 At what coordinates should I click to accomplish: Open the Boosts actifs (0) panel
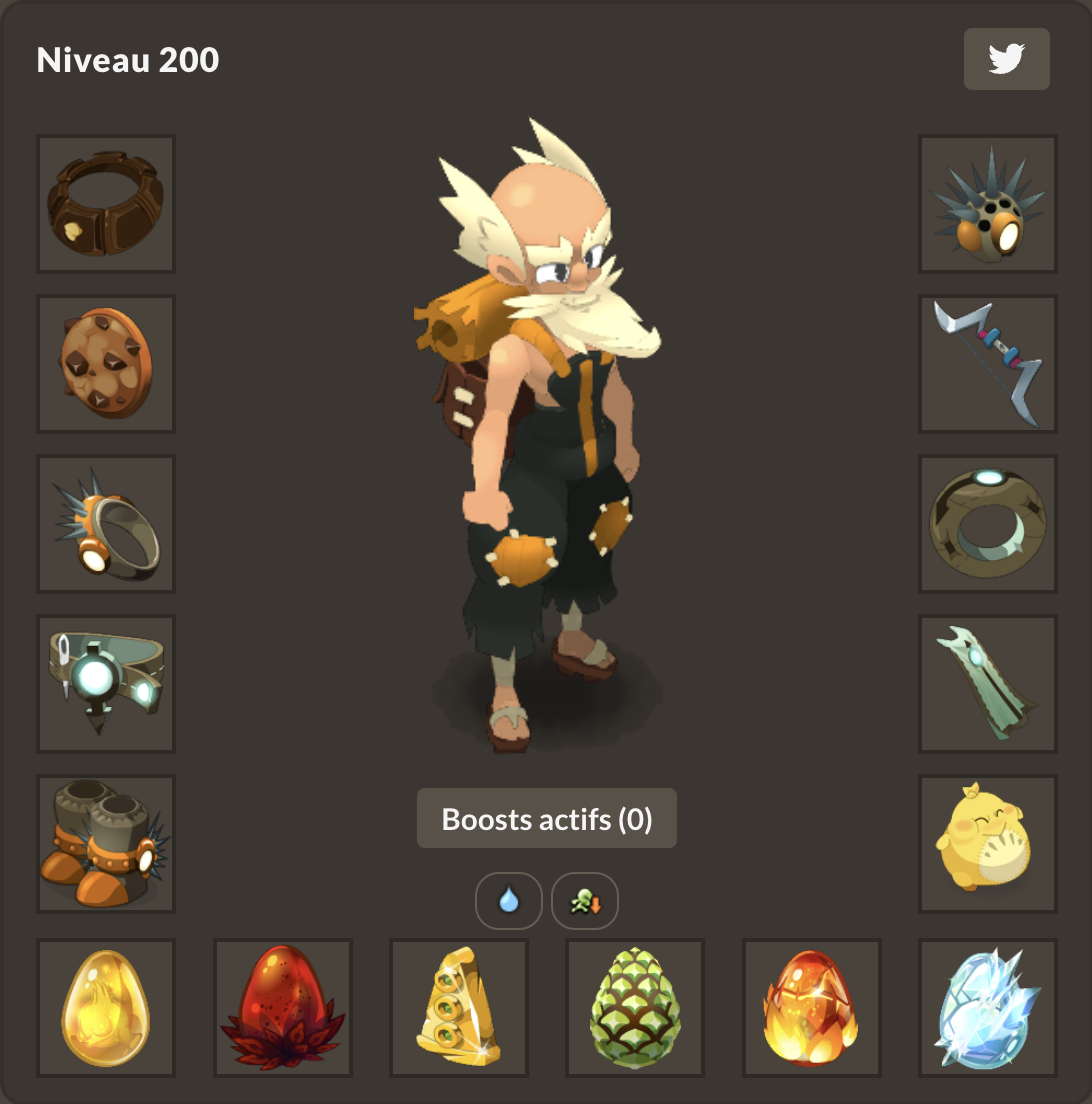coord(547,819)
